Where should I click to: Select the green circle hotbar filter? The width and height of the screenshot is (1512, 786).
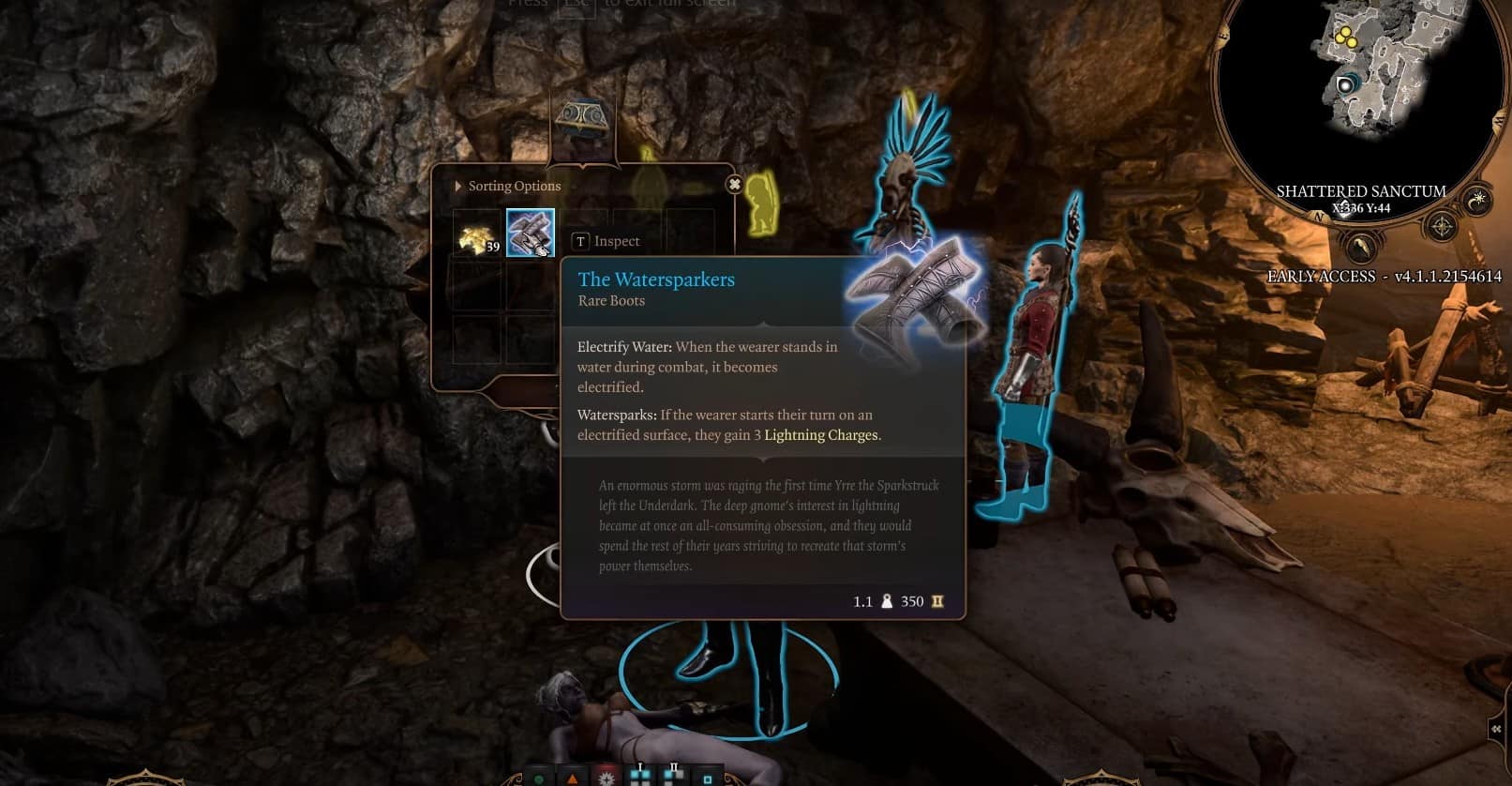point(539,778)
